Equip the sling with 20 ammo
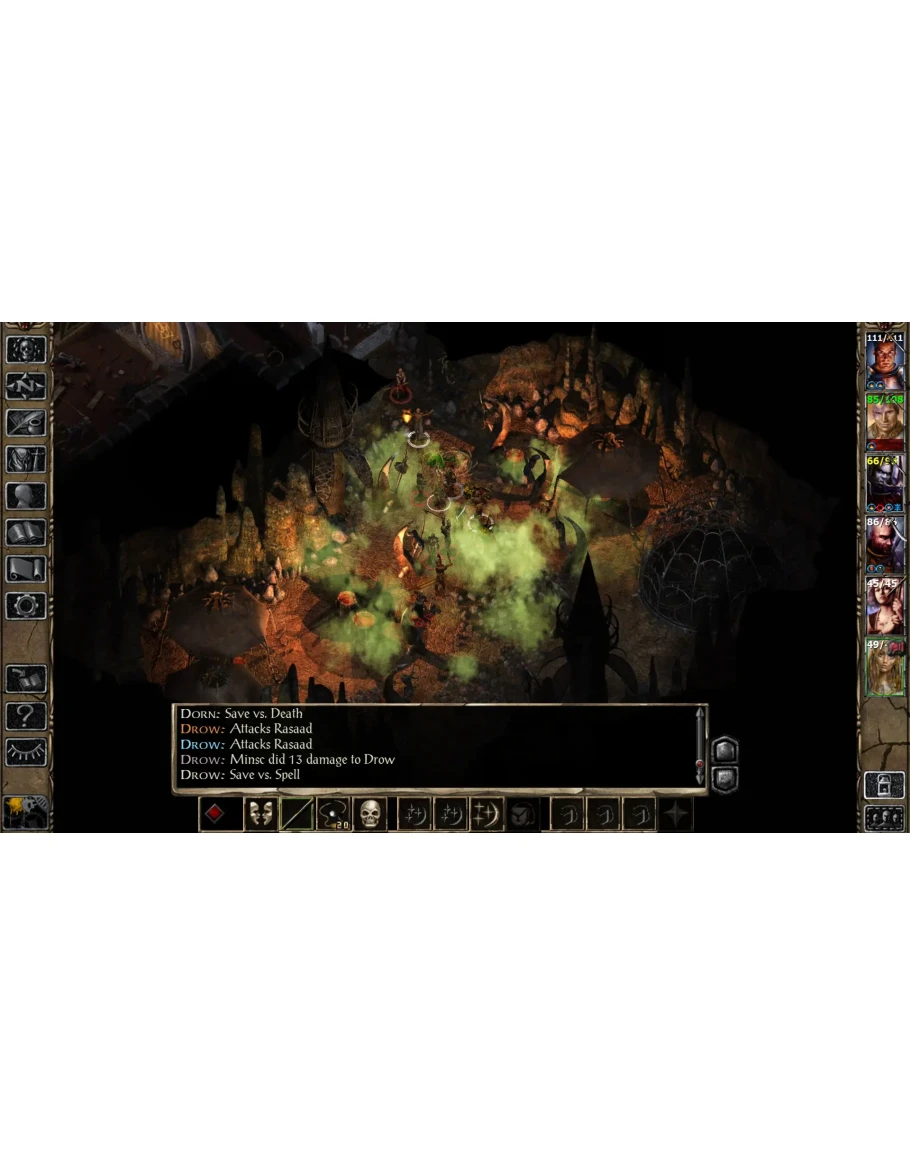Screen dimensions: 910x1155 coord(335,814)
